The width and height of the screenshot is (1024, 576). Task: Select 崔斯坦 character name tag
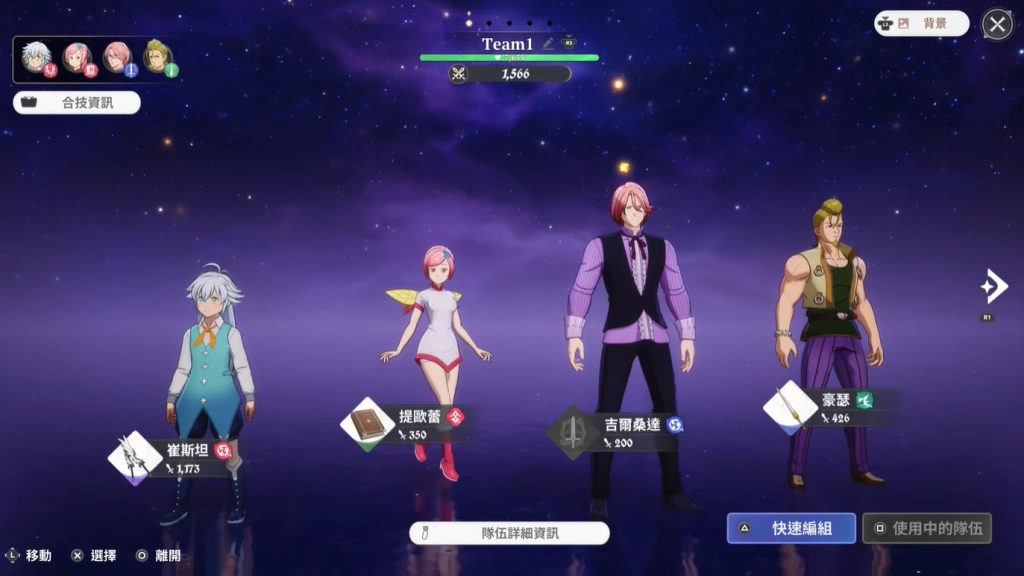(188, 451)
